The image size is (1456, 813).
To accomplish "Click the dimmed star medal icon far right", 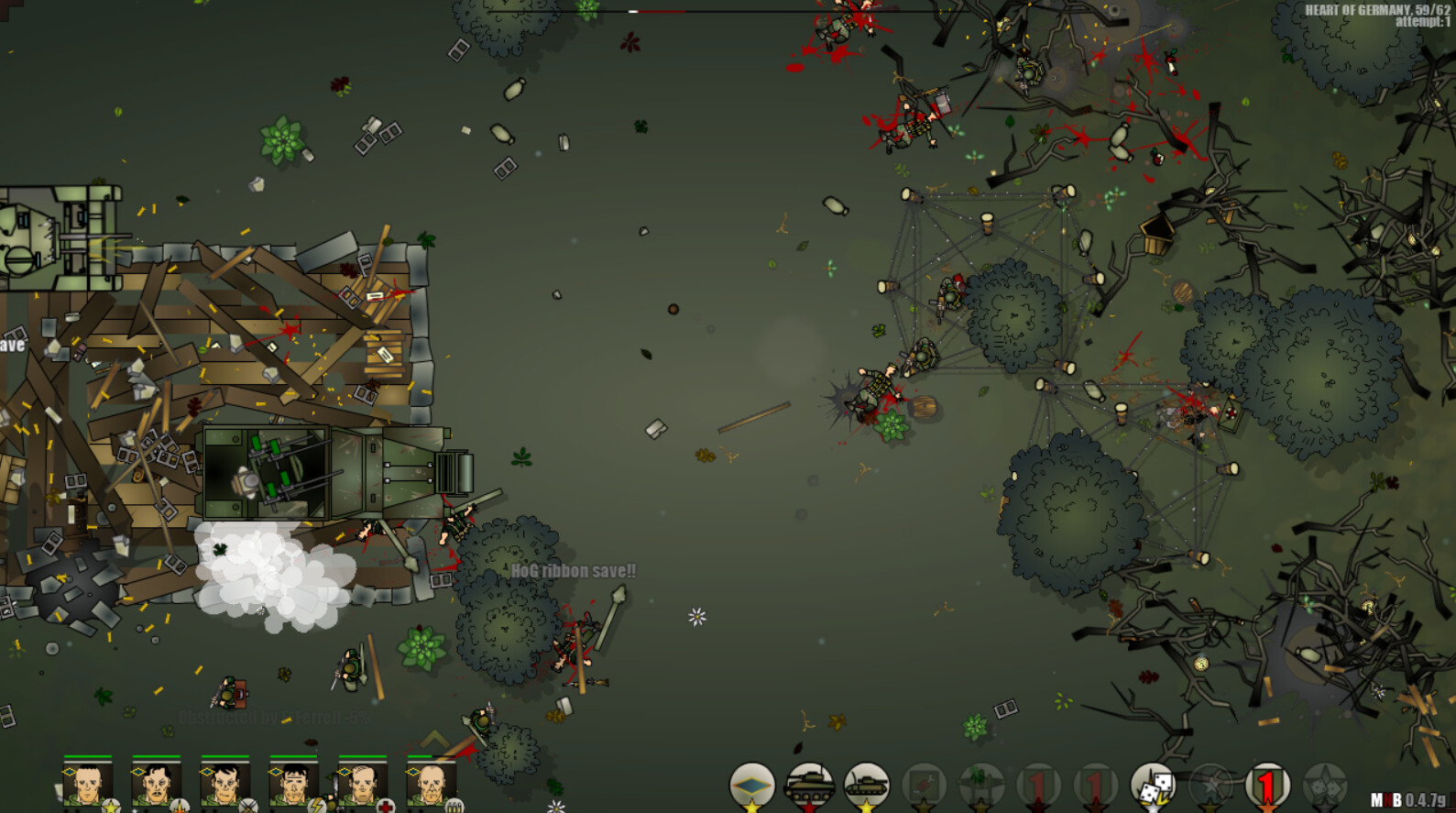I will [x=1324, y=784].
